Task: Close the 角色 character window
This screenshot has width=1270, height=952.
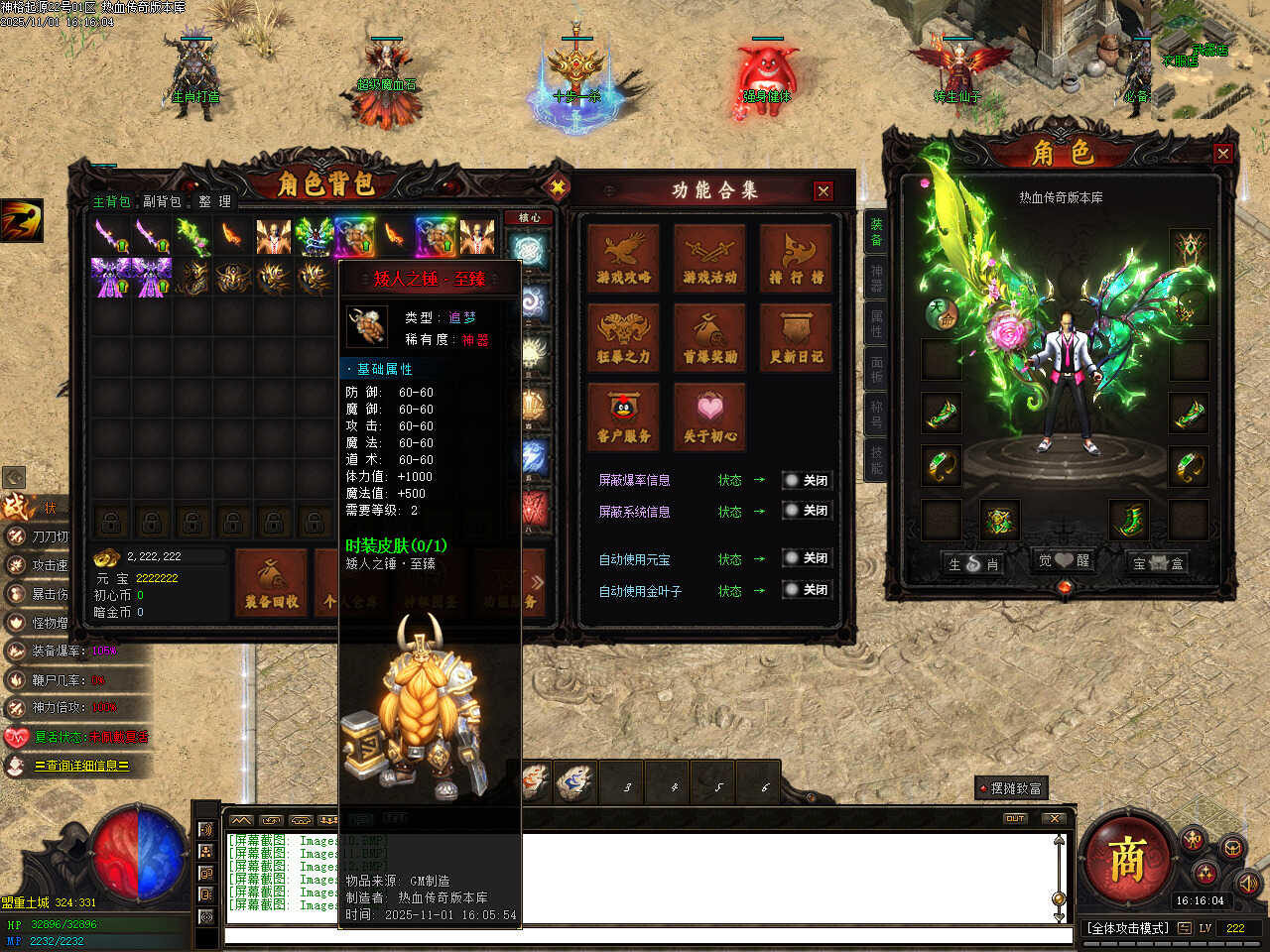Action: click(x=1222, y=154)
